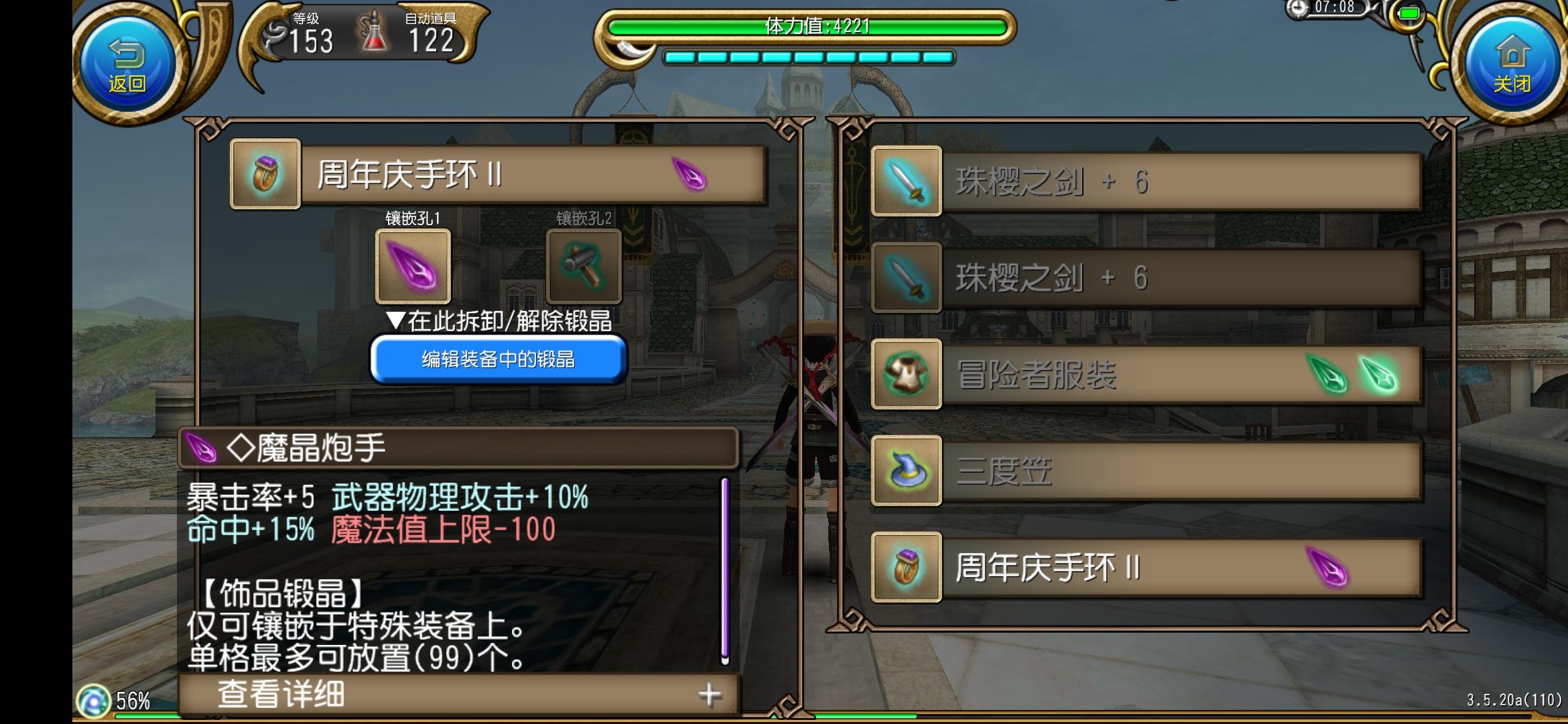Select the first 珠樱之剑 sword icon
The width and height of the screenshot is (1568, 724).
906,180
